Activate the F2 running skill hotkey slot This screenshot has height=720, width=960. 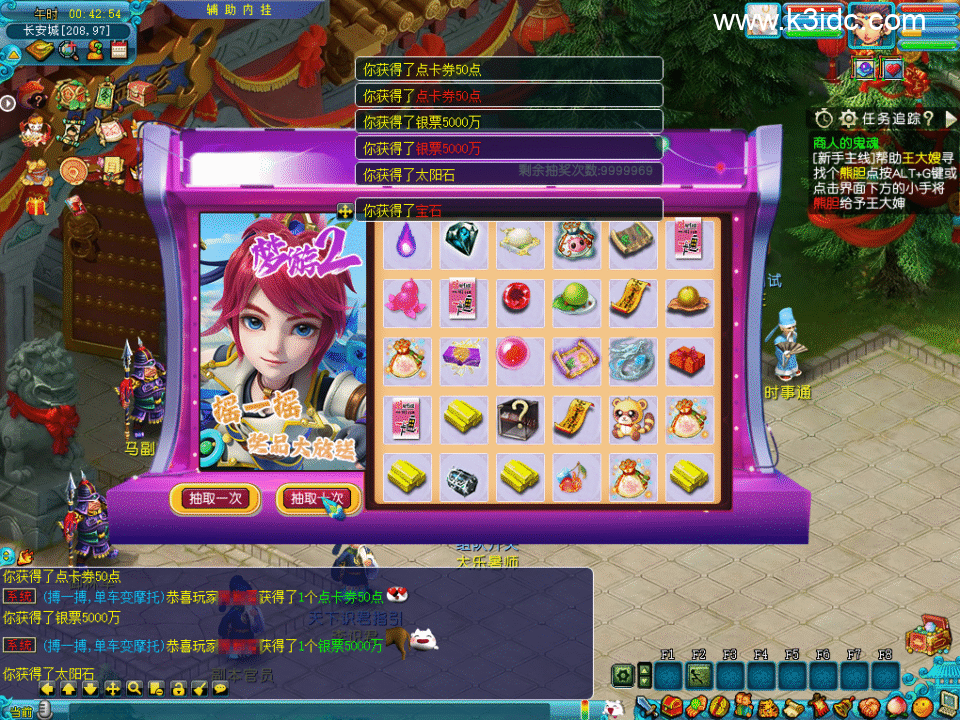click(698, 675)
